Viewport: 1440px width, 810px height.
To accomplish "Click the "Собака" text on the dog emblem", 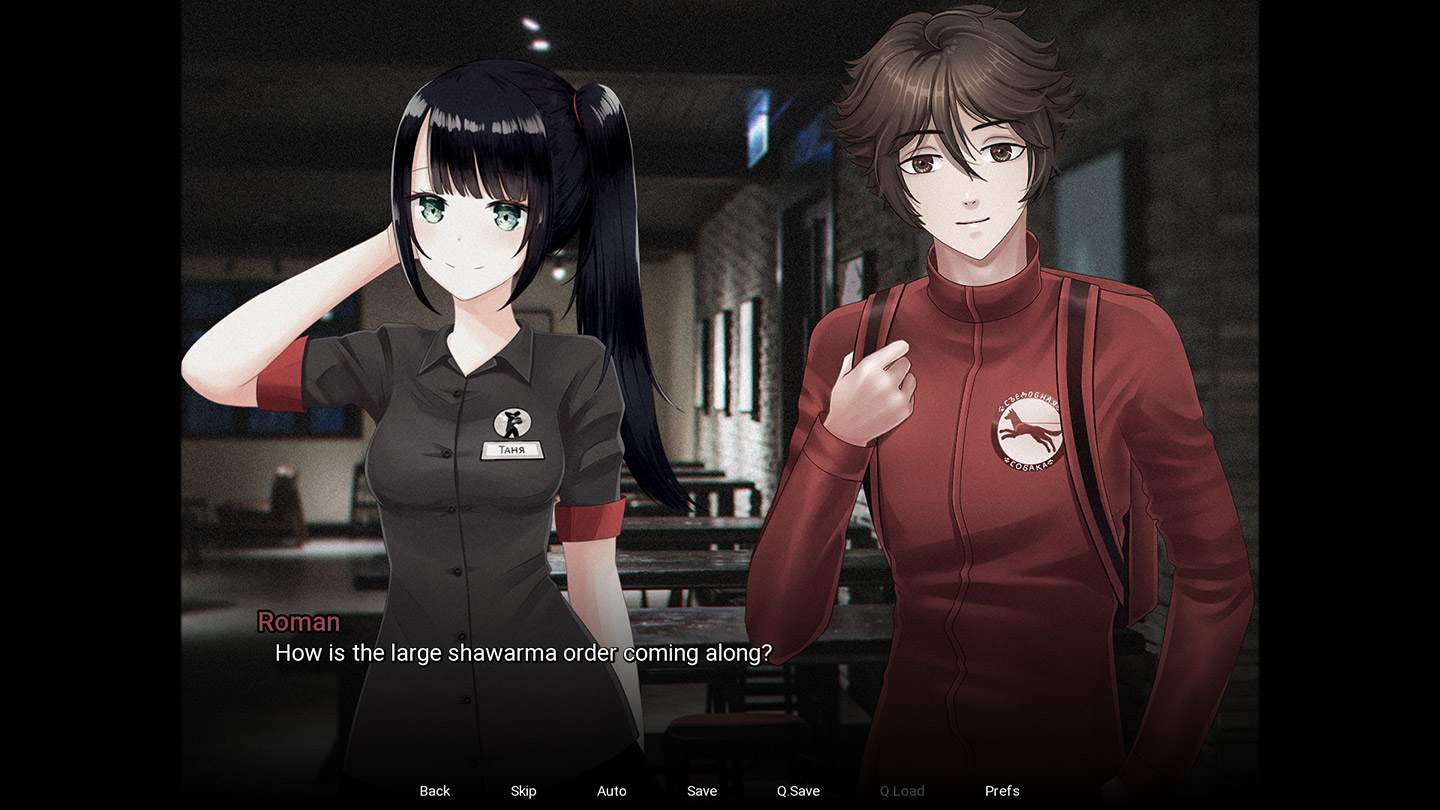I will point(1027,463).
